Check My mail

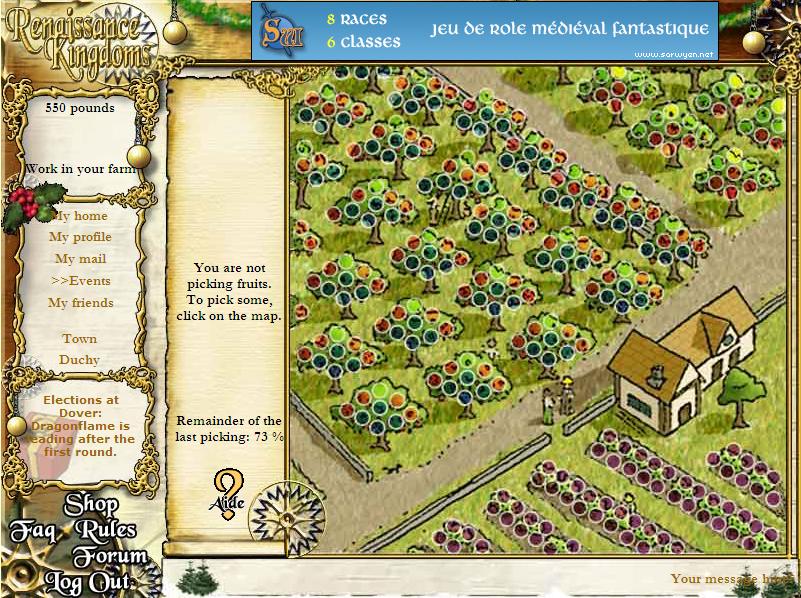click(80, 259)
